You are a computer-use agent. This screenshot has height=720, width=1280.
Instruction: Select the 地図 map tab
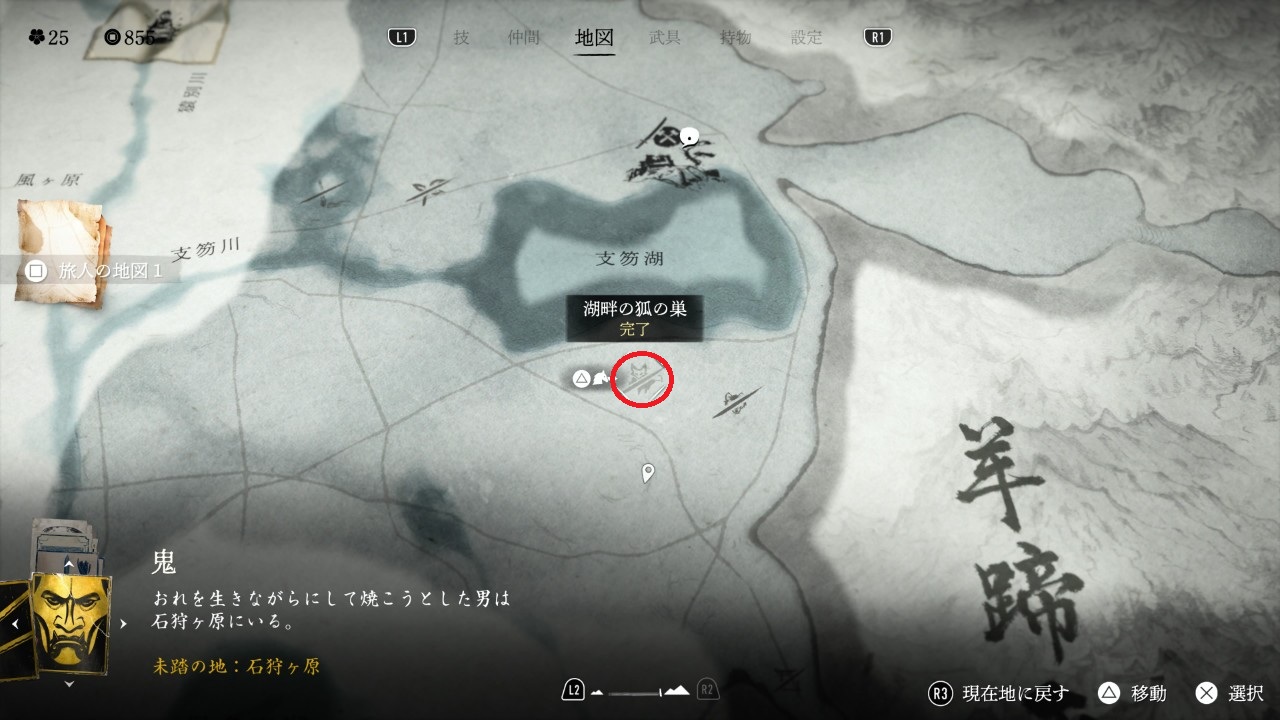pyautogui.click(x=595, y=38)
